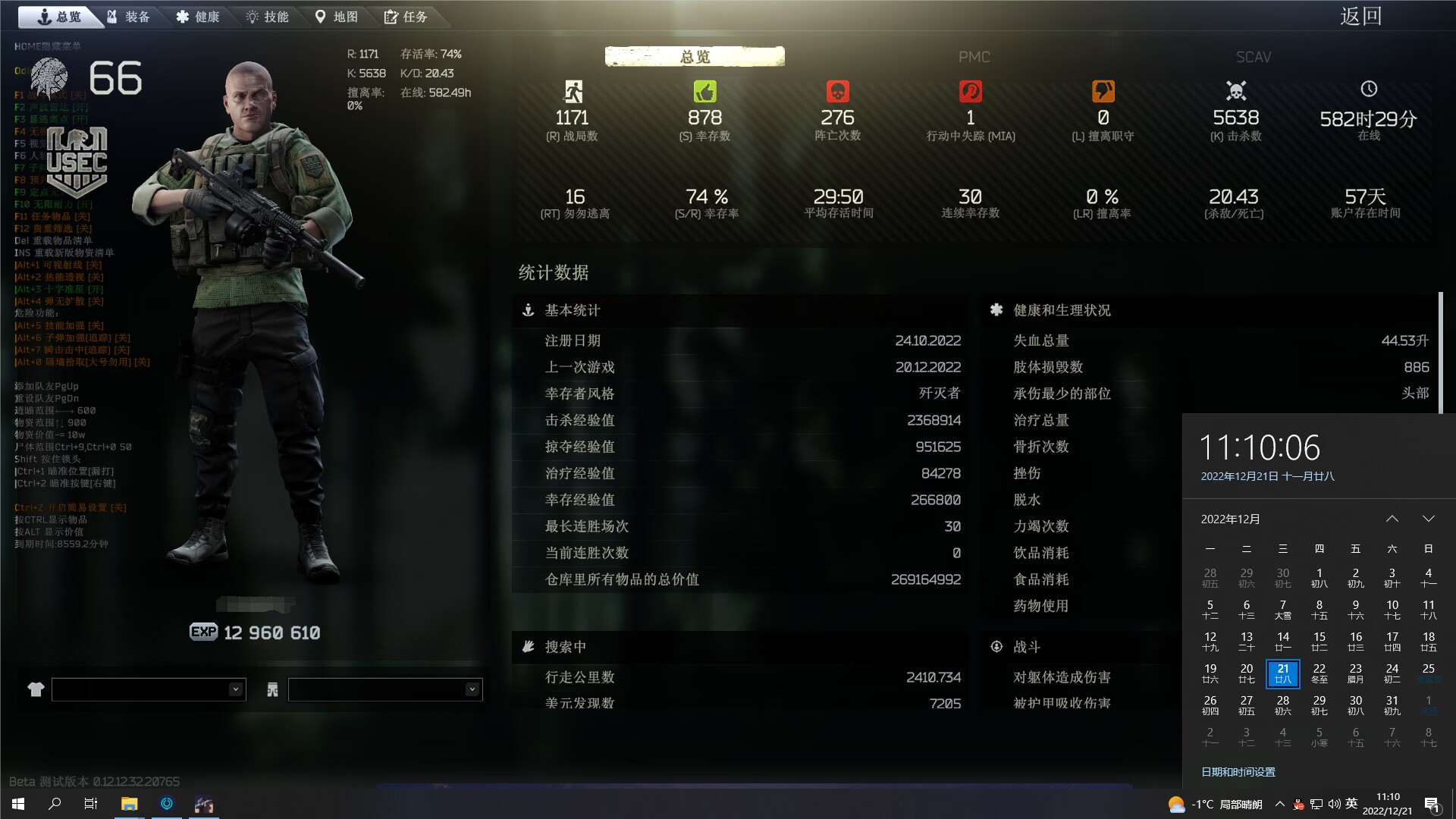This screenshot has height=819, width=1456.
Task: Open the Windows Start menu
Action: (18, 804)
